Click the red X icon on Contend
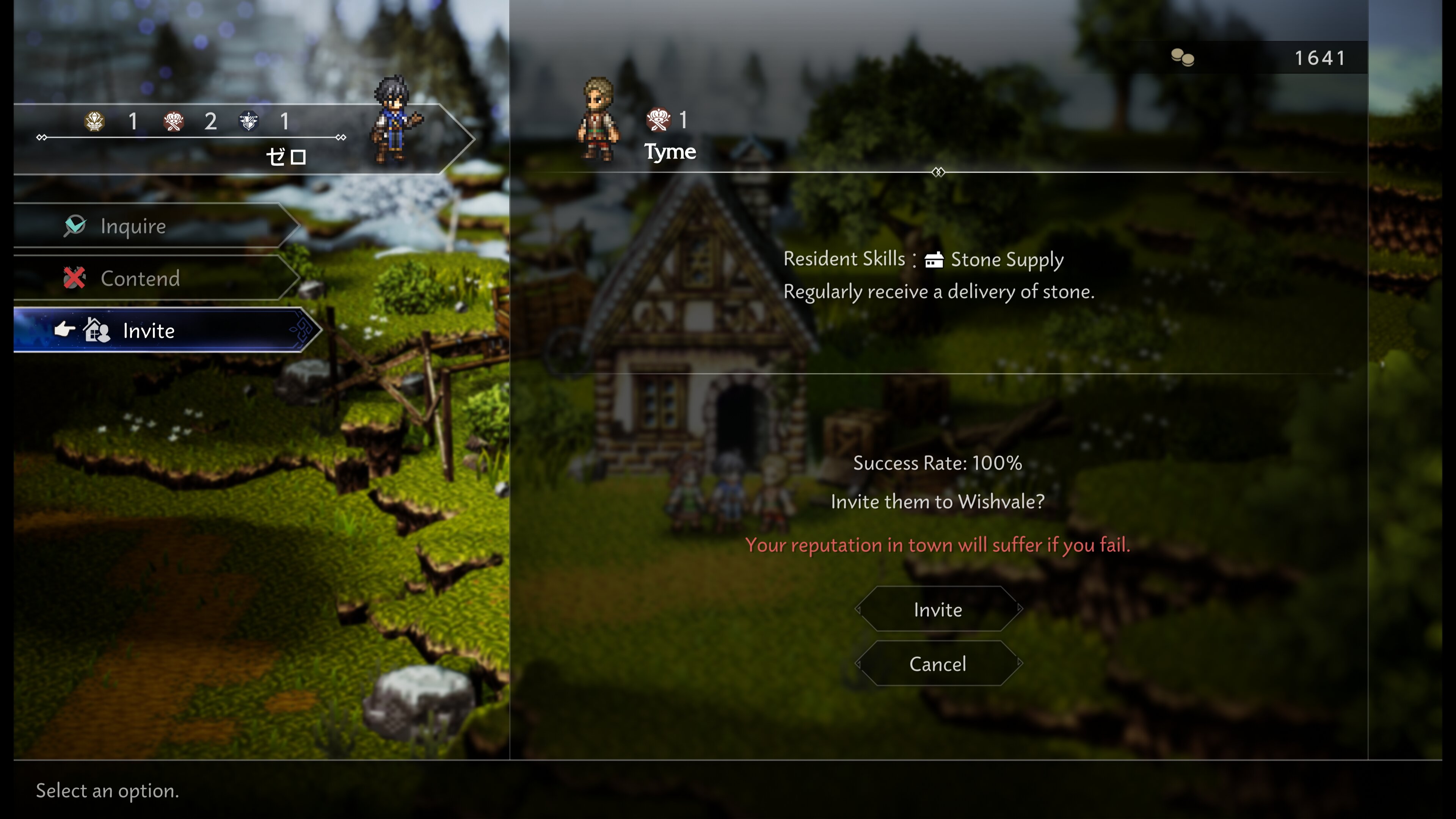 [x=75, y=278]
